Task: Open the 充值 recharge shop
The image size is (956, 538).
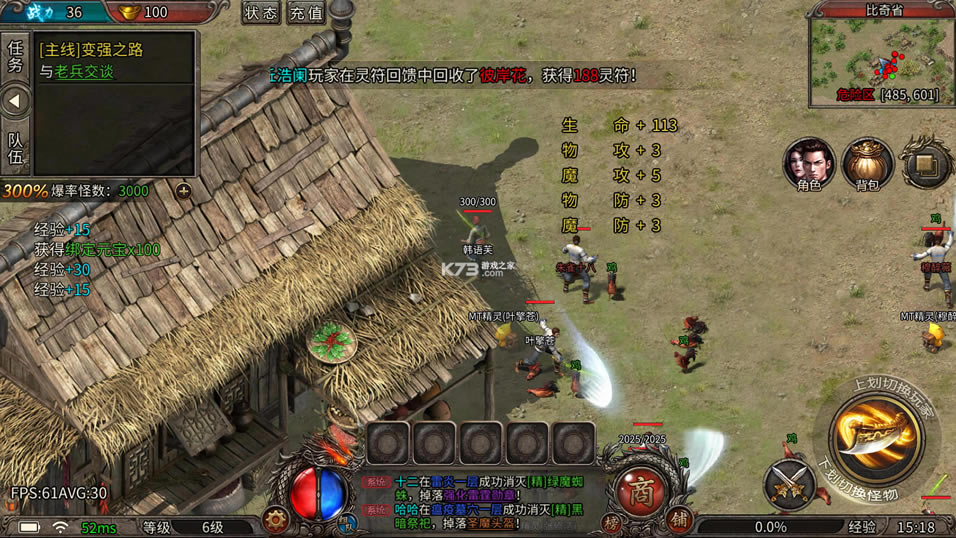Action: click(306, 13)
